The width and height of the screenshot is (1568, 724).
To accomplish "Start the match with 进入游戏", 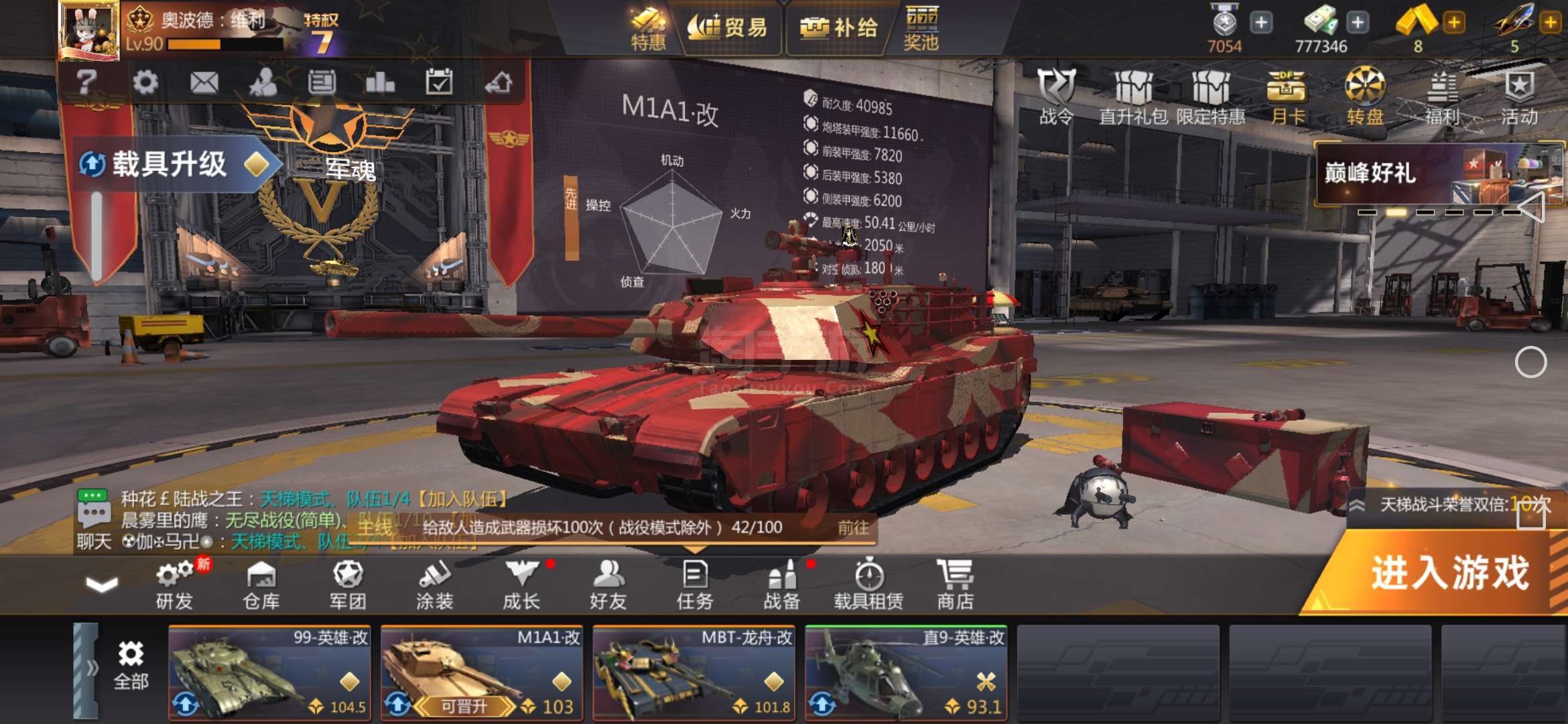I will [x=1447, y=574].
